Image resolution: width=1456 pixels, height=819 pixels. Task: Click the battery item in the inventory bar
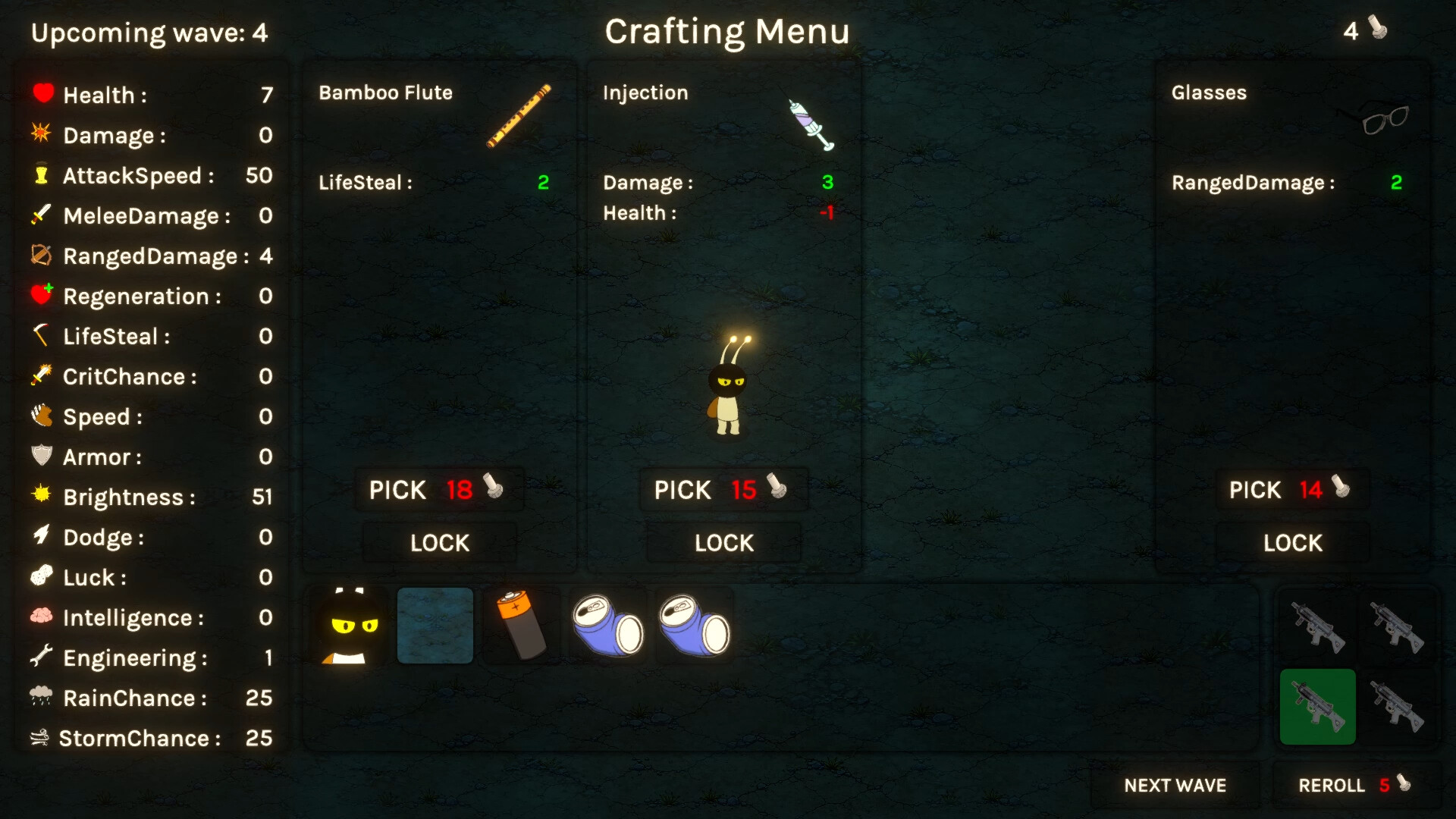[x=521, y=625]
